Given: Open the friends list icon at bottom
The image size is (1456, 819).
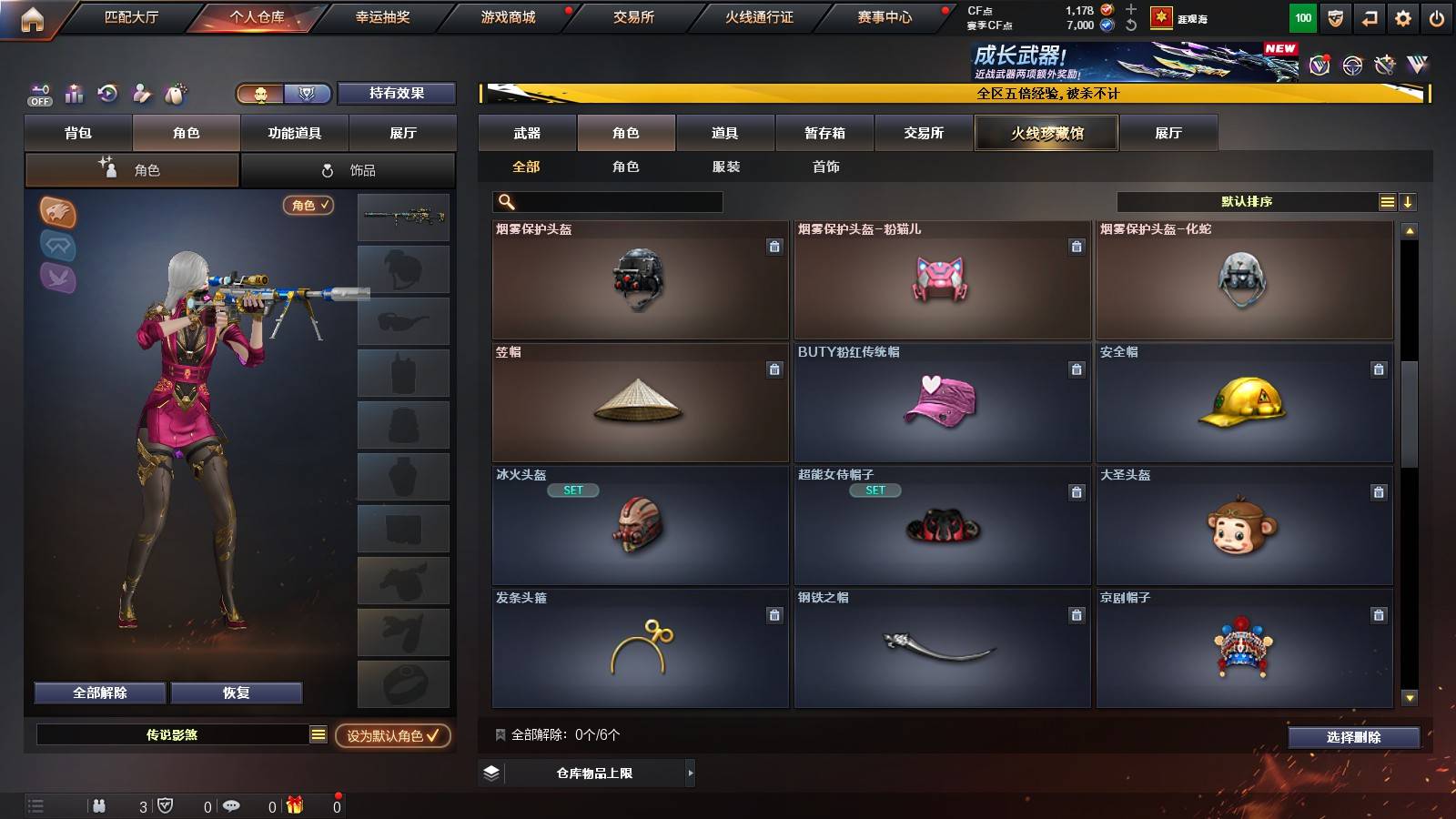Looking at the screenshot, I should (100, 805).
